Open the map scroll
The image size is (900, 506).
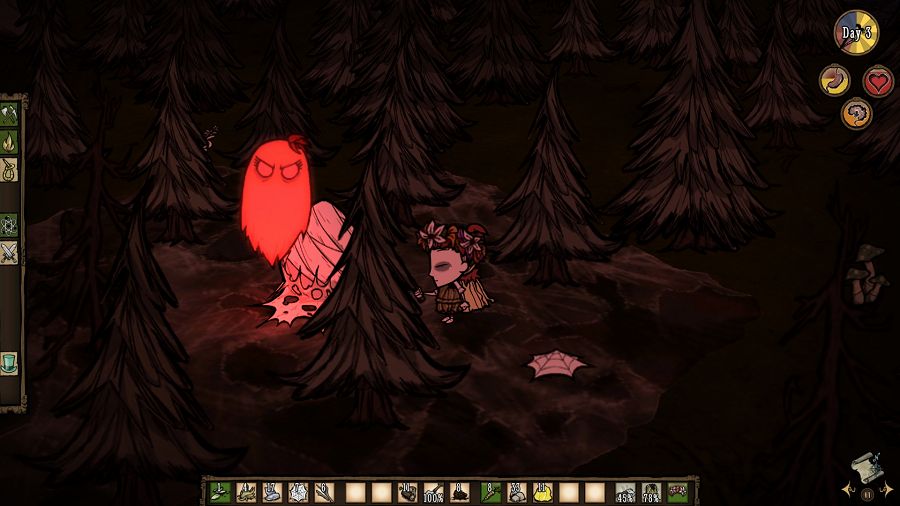click(866, 468)
